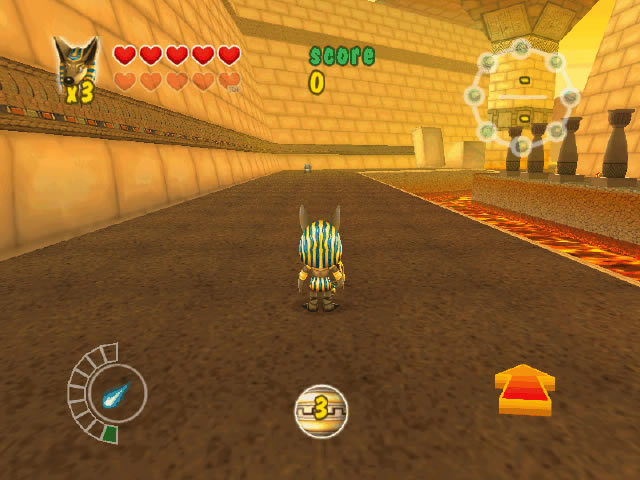640x480 pixels.
Task: Click the round gold token counter
Action: (x=320, y=409)
